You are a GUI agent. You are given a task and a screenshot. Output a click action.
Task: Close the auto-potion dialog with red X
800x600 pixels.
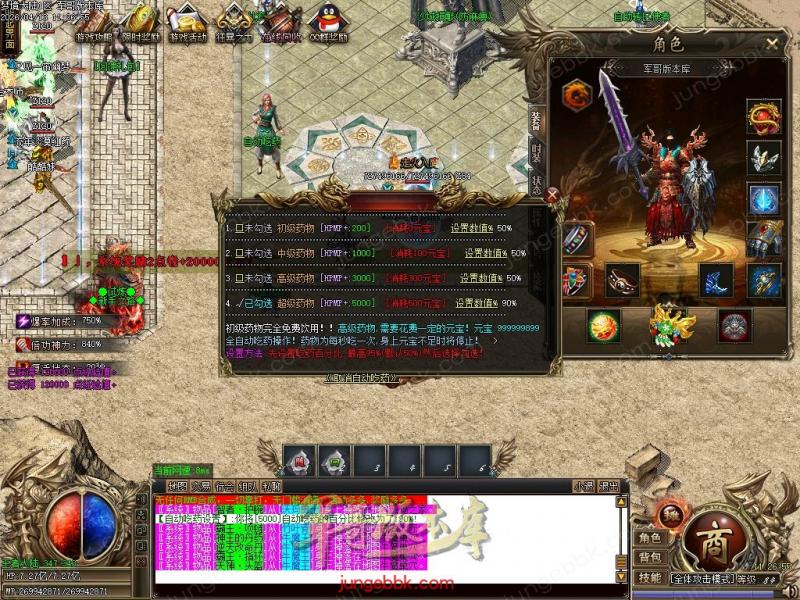click(553, 196)
